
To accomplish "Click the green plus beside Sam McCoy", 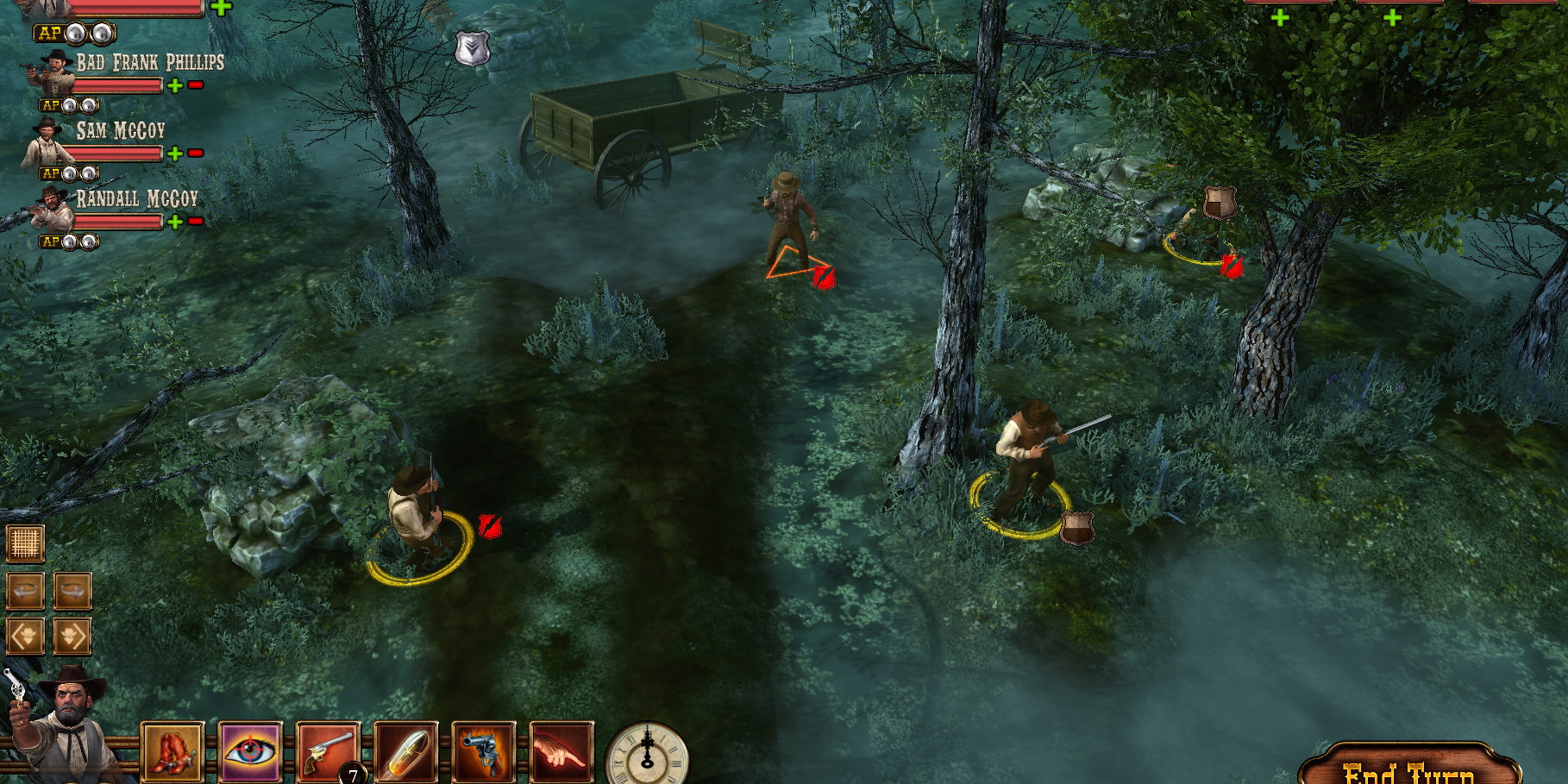I will [175, 154].
